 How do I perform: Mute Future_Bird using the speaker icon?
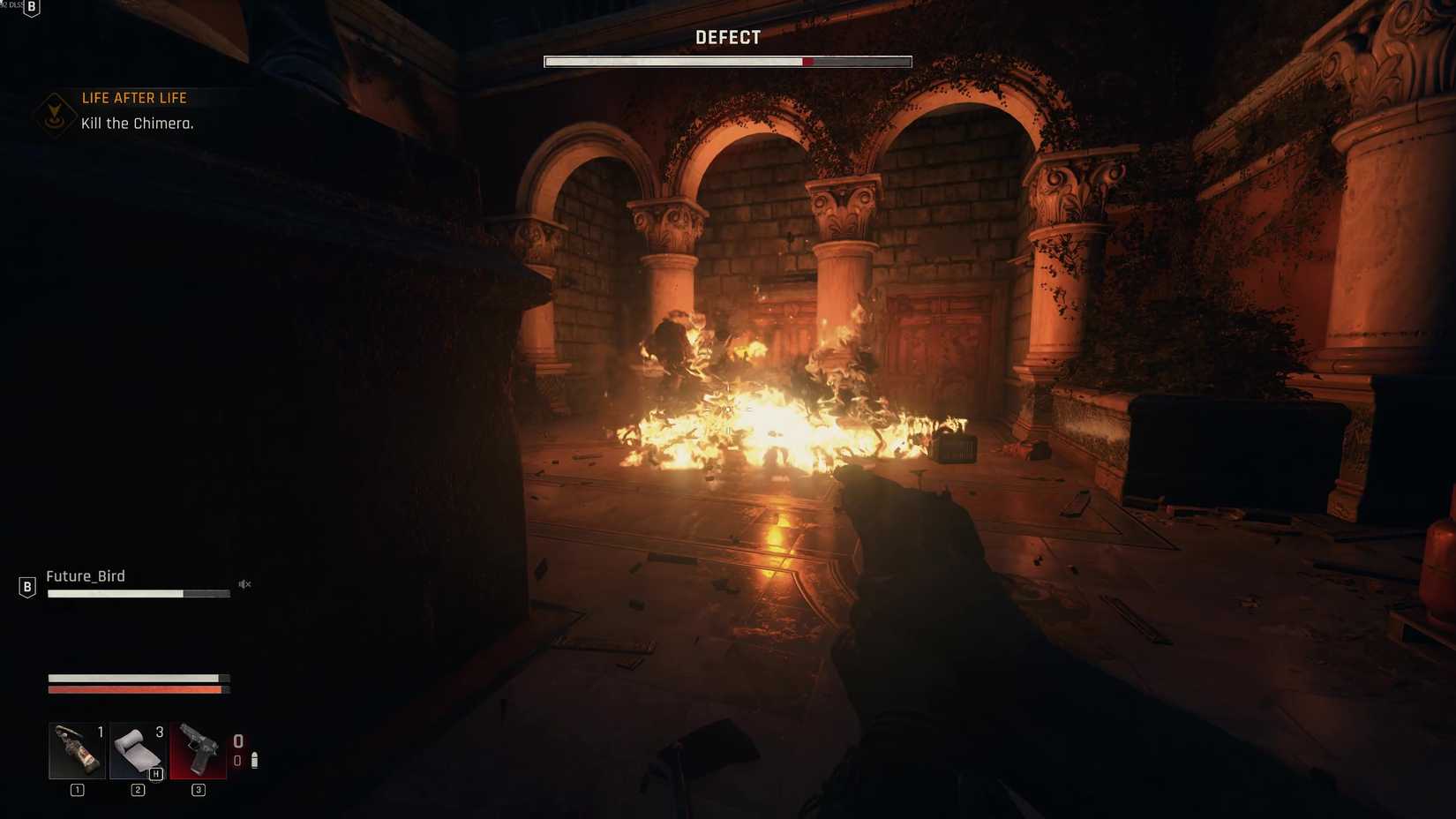(x=244, y=583)
